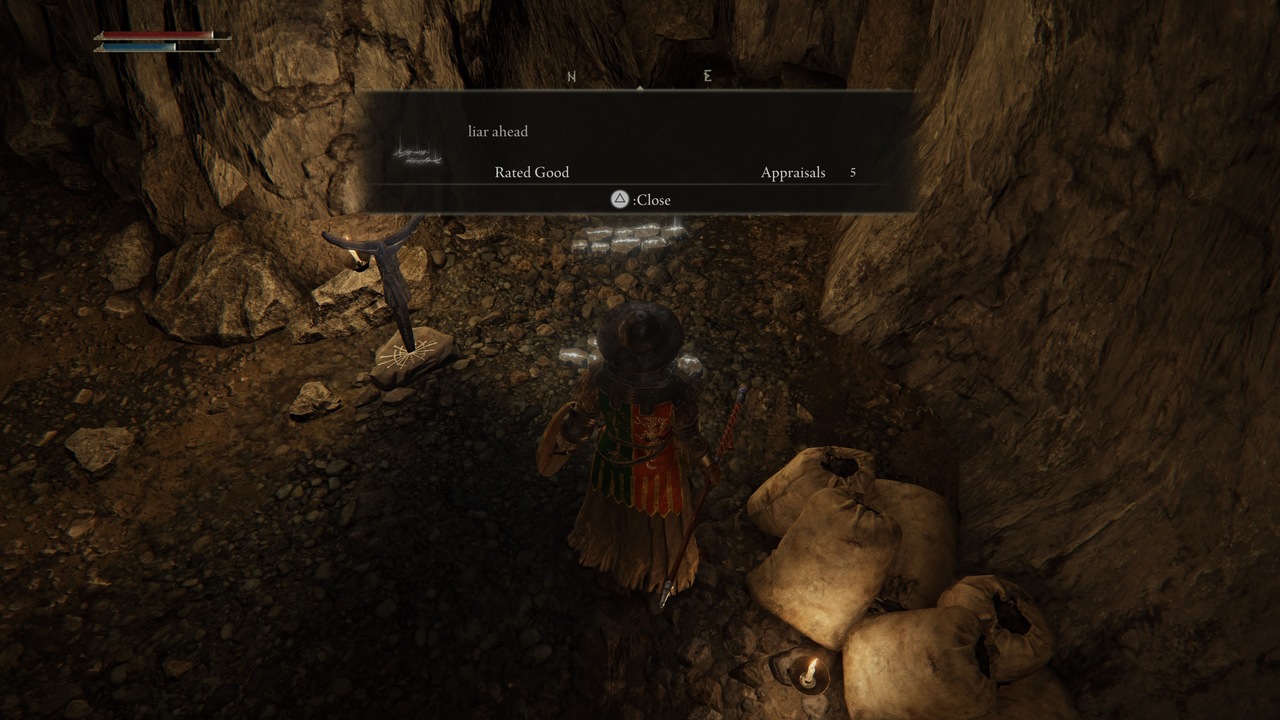Select the 'liar ahead' message text
The image size is (1280, 720).
tap(497, 131)
